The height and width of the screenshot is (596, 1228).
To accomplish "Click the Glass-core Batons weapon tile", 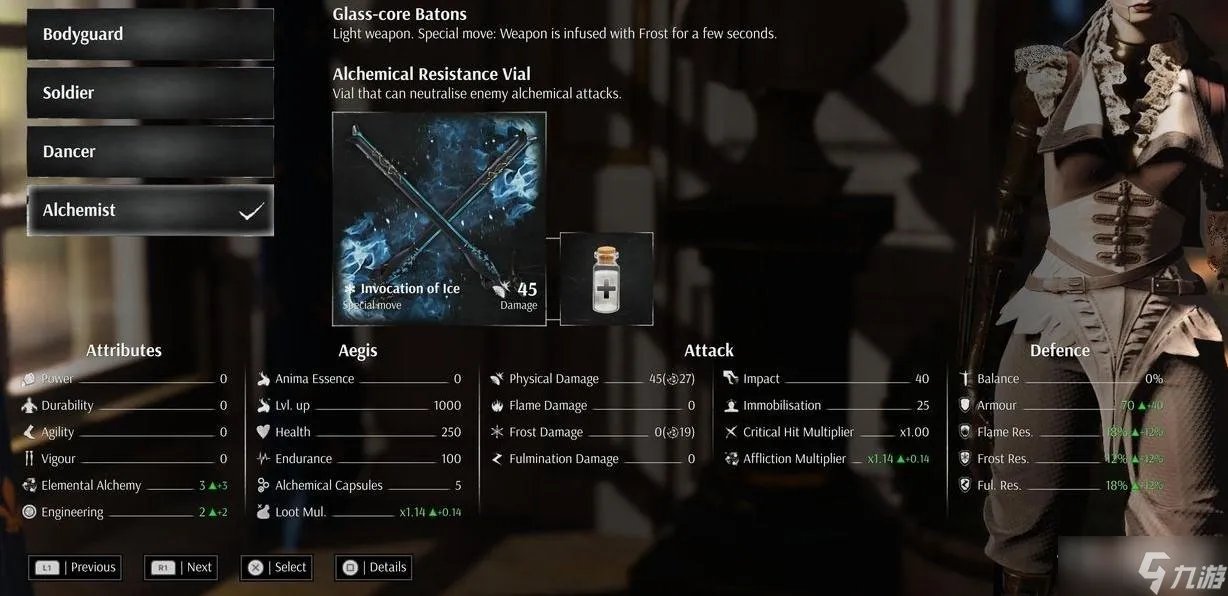I will coord(439,218).
